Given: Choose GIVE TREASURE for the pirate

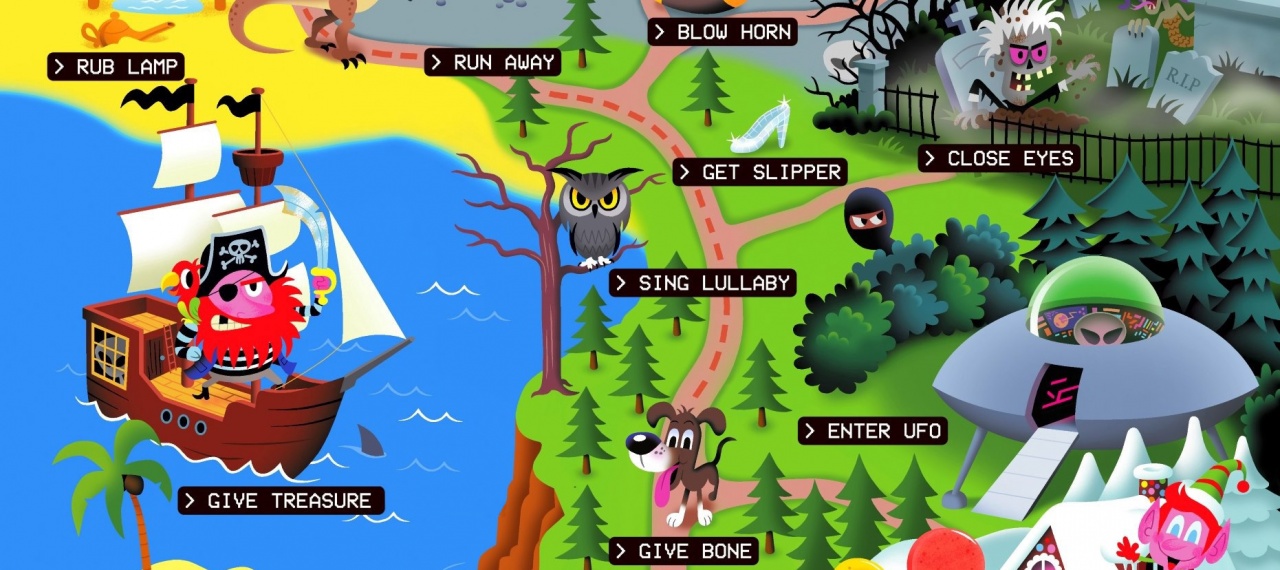Looking at the screenshot, I should point(281,501).
